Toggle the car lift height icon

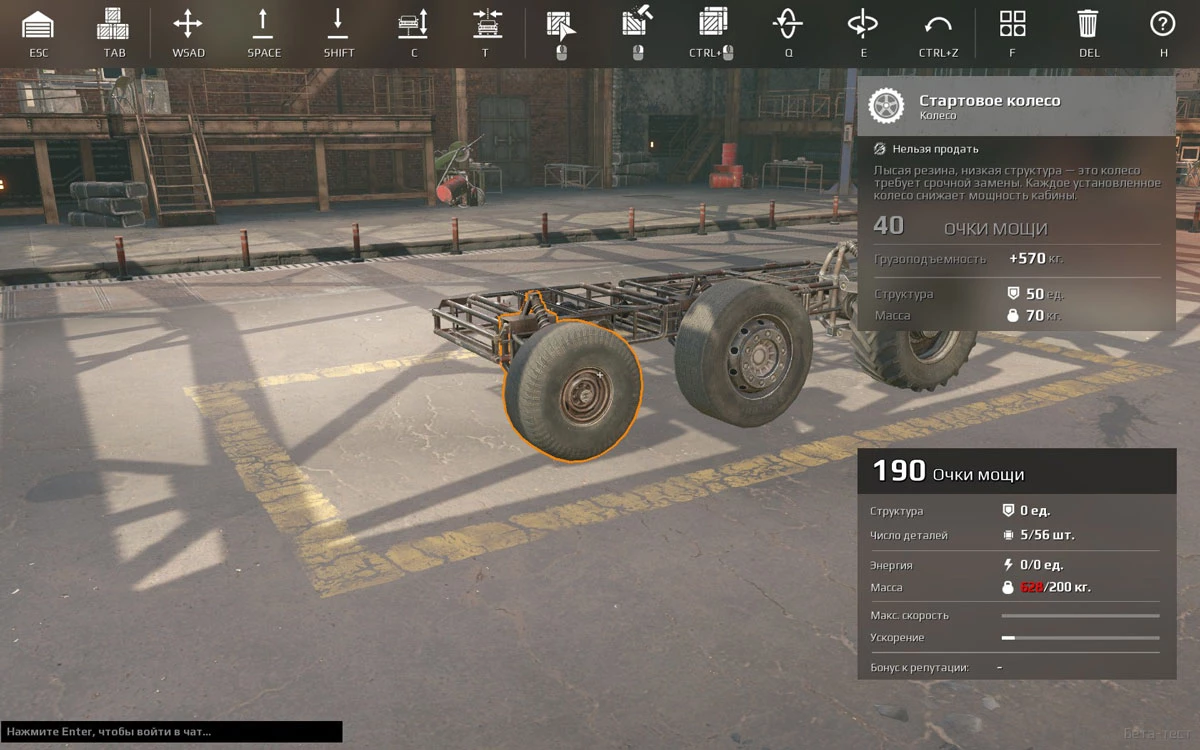413,24
